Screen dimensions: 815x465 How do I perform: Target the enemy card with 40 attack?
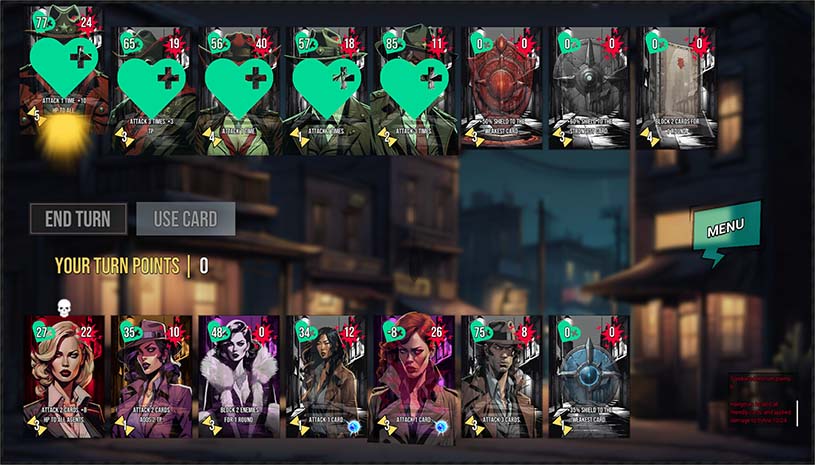tap(240, 91)
